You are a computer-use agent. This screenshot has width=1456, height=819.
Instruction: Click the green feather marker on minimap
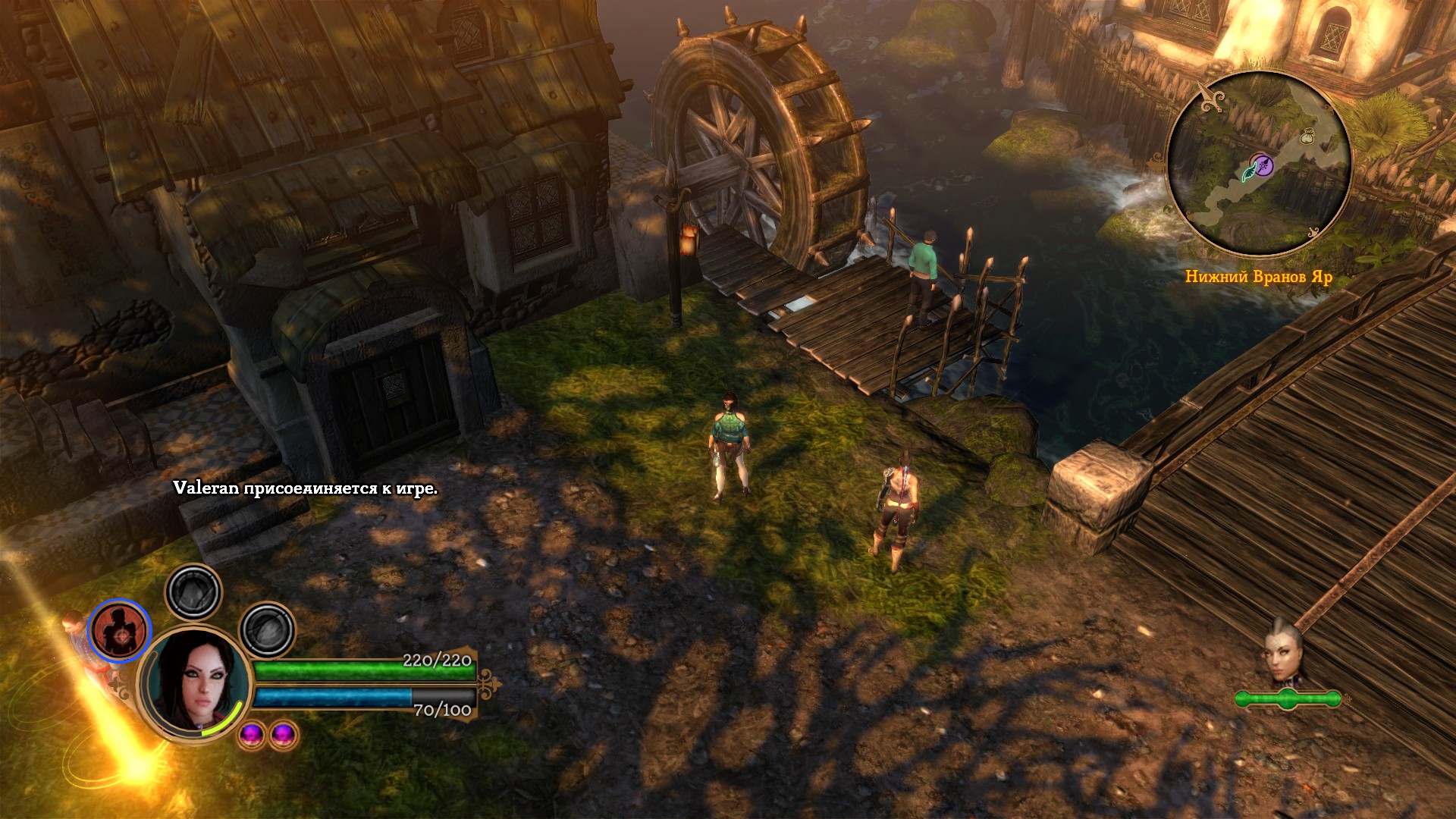click(1247, 174)
